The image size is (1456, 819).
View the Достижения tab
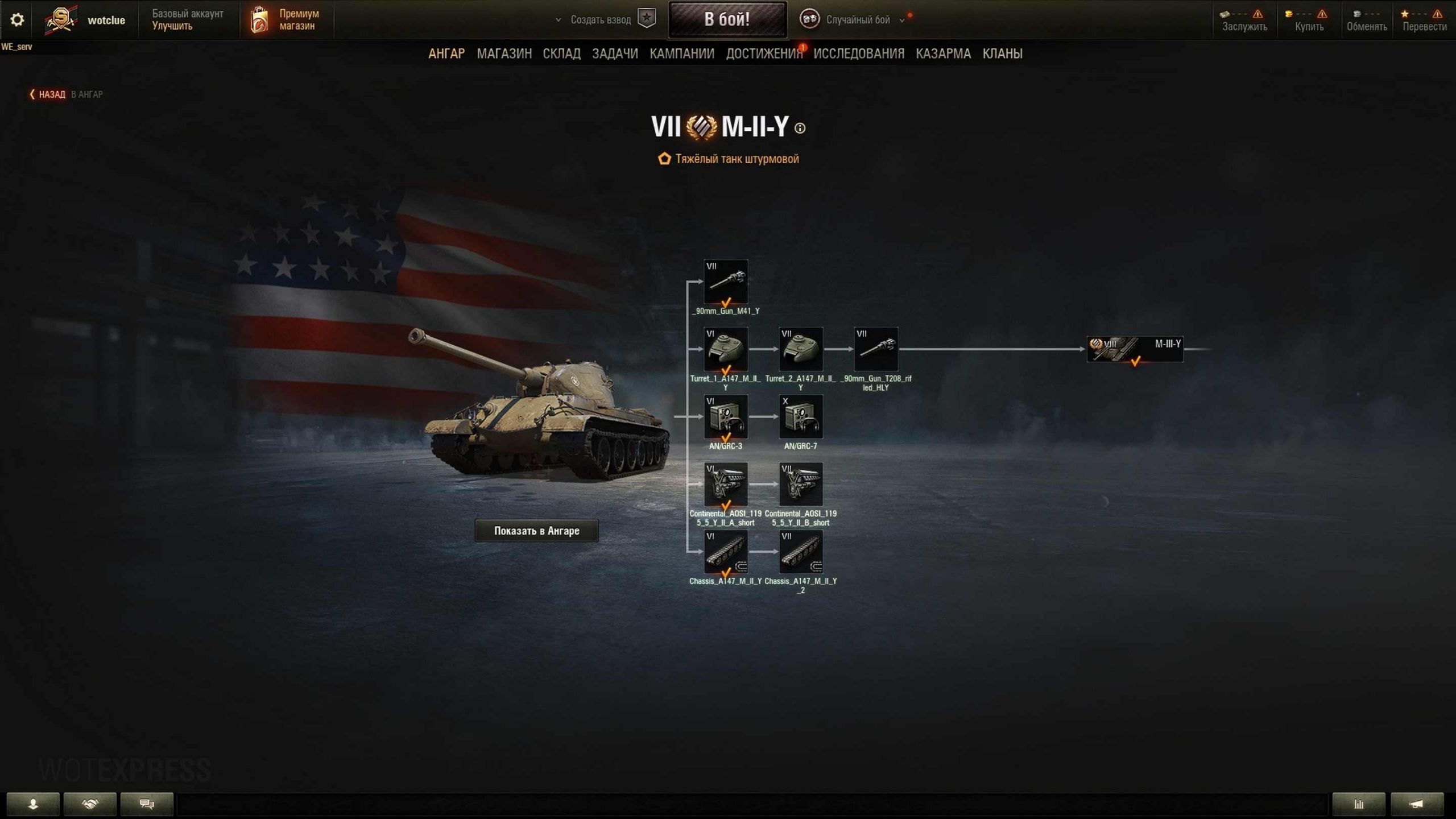click(x=764, y=53)
